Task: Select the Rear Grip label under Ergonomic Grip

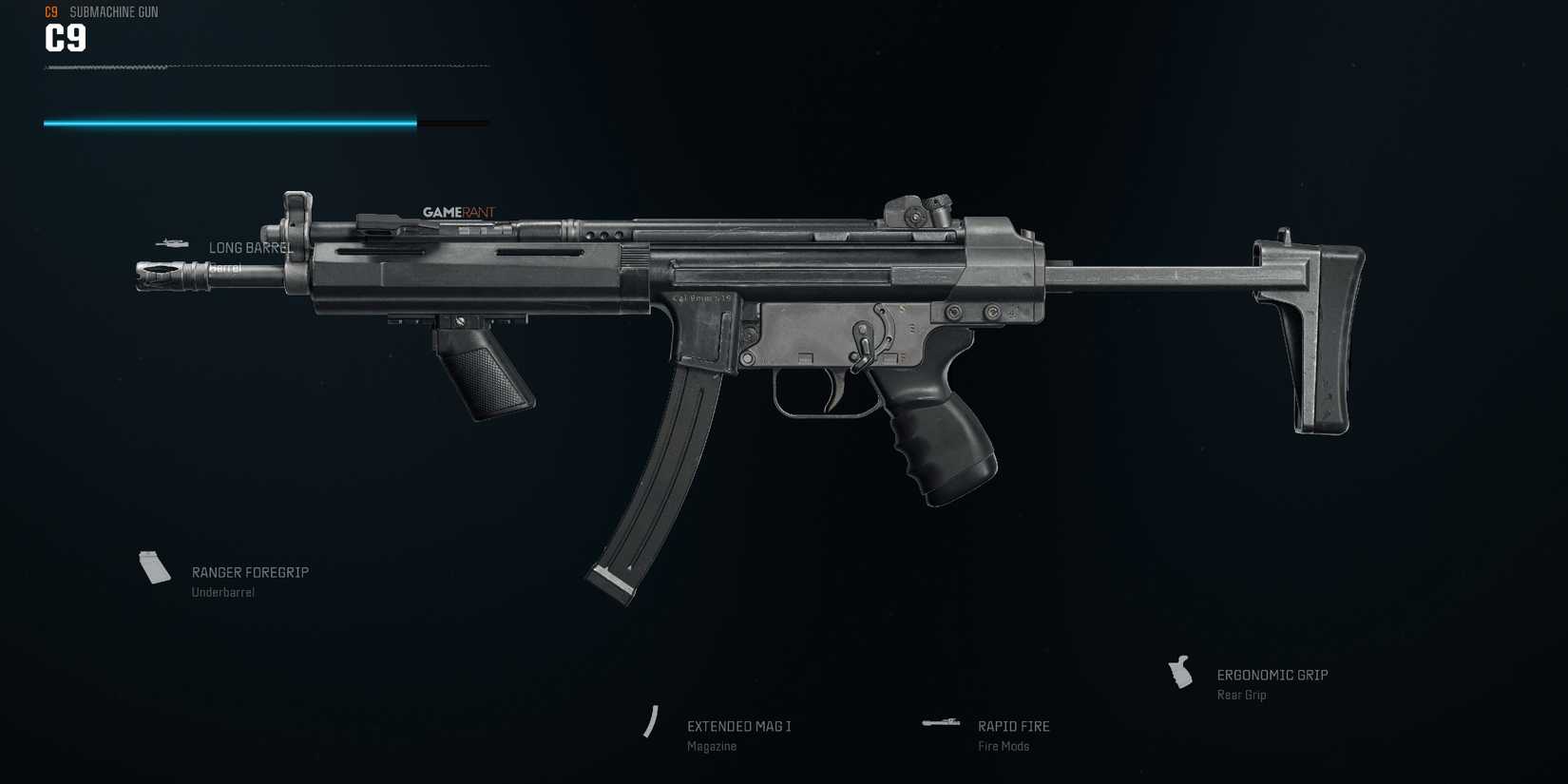Action: tap(1241, 695)
